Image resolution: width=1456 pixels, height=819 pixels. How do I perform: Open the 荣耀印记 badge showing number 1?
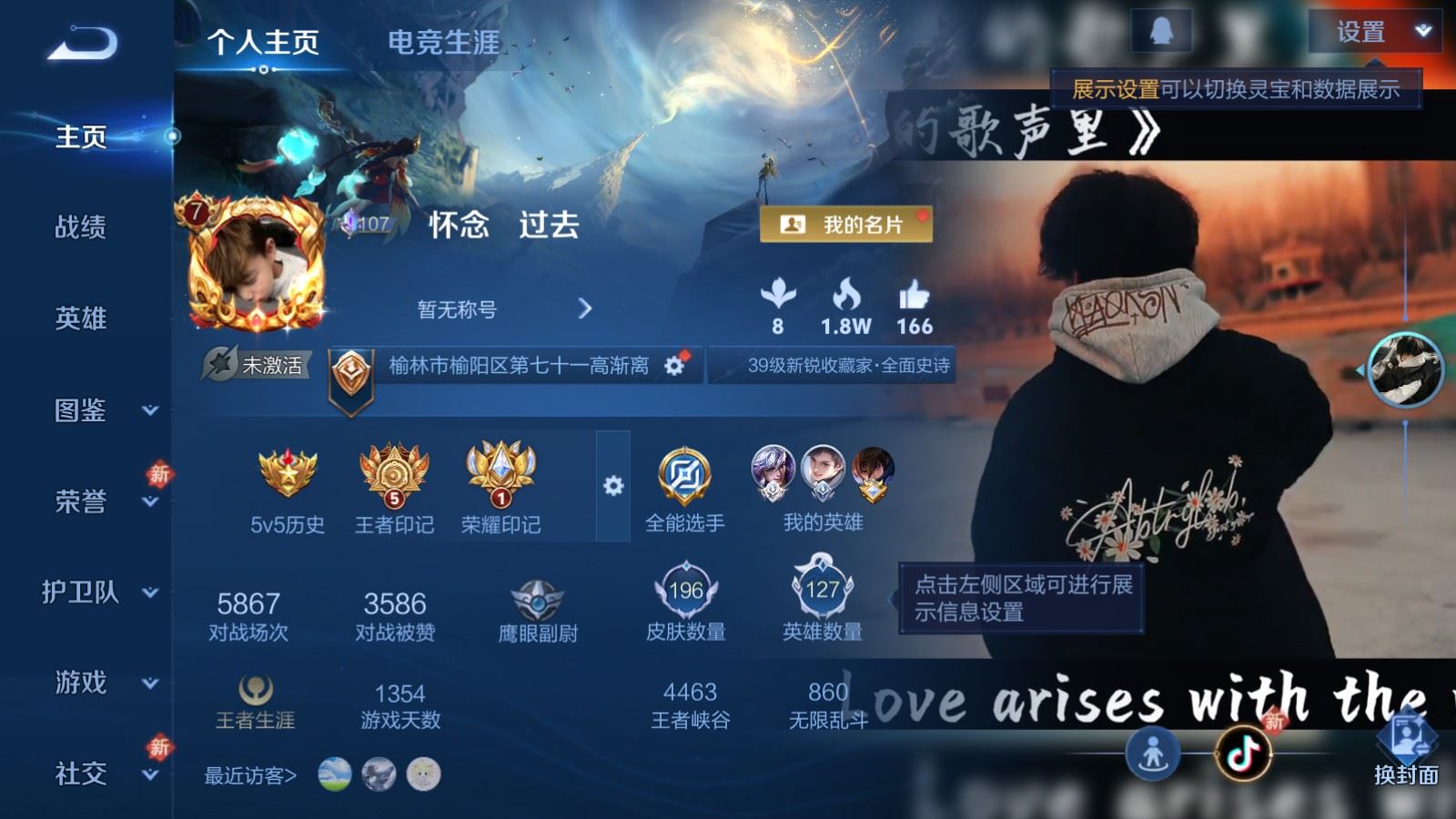click(x=501, y=473)
